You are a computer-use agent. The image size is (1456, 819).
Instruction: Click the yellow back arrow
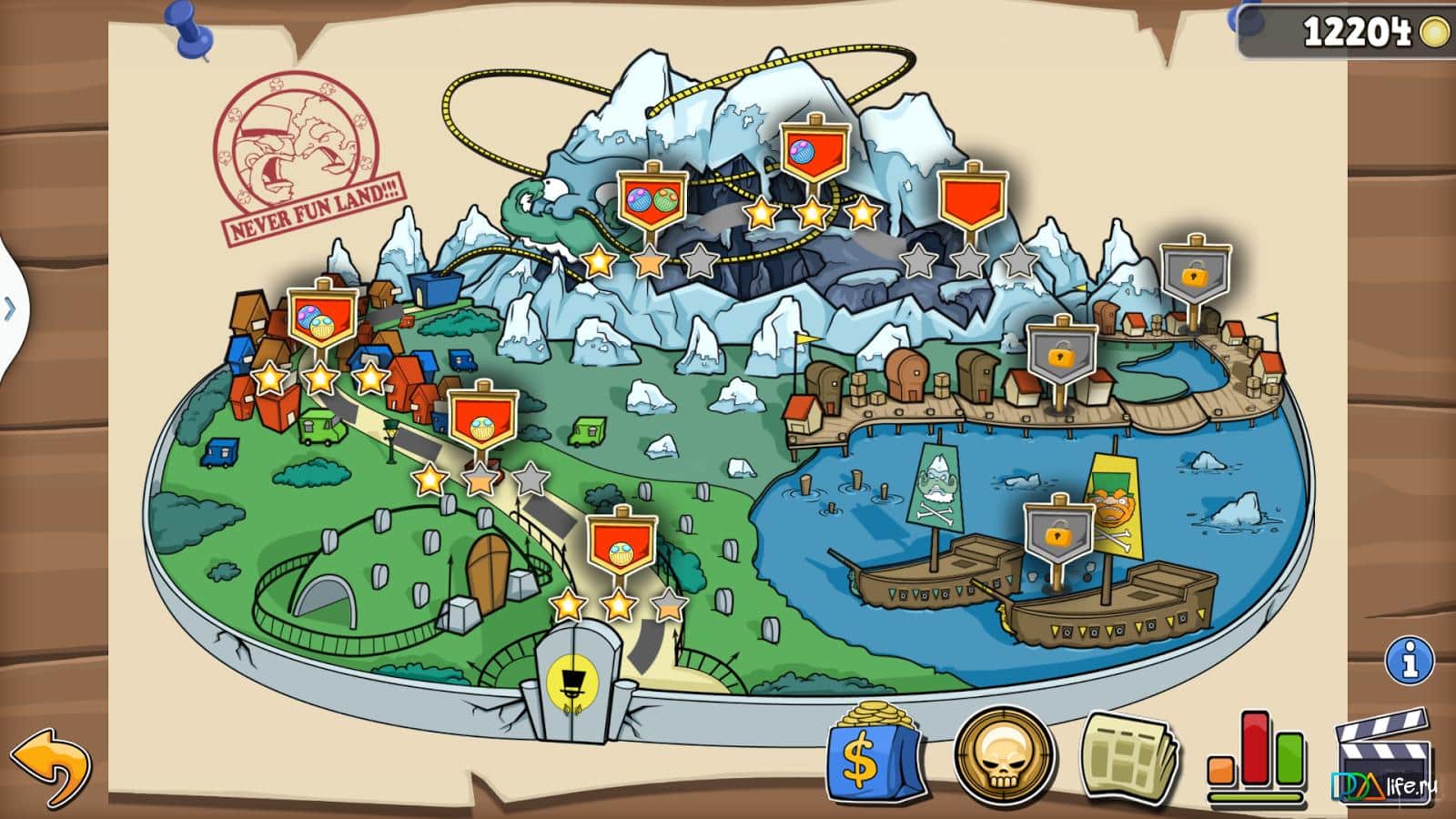(50, 763)
